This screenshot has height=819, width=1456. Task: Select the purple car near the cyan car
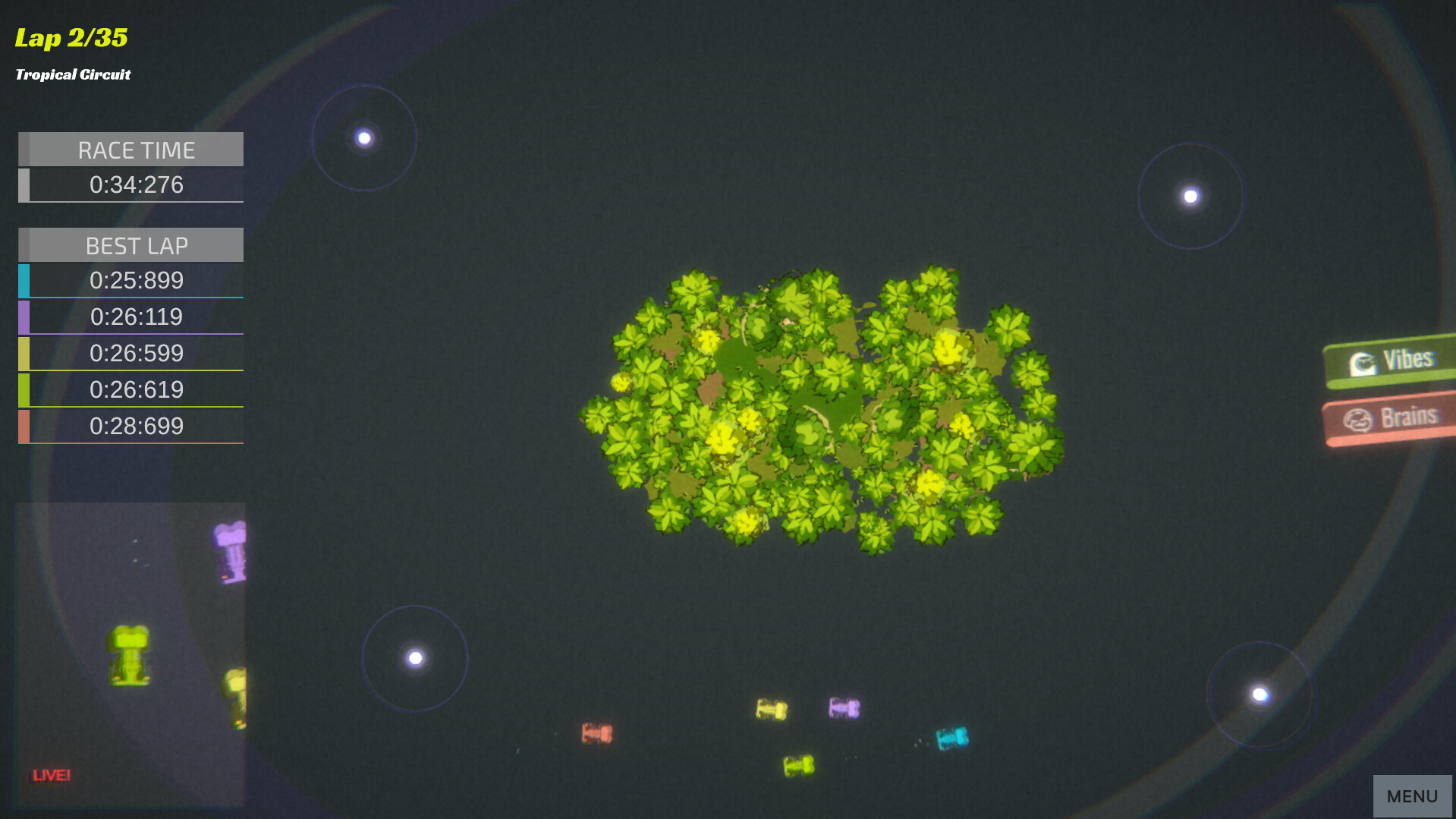(844, 707)
